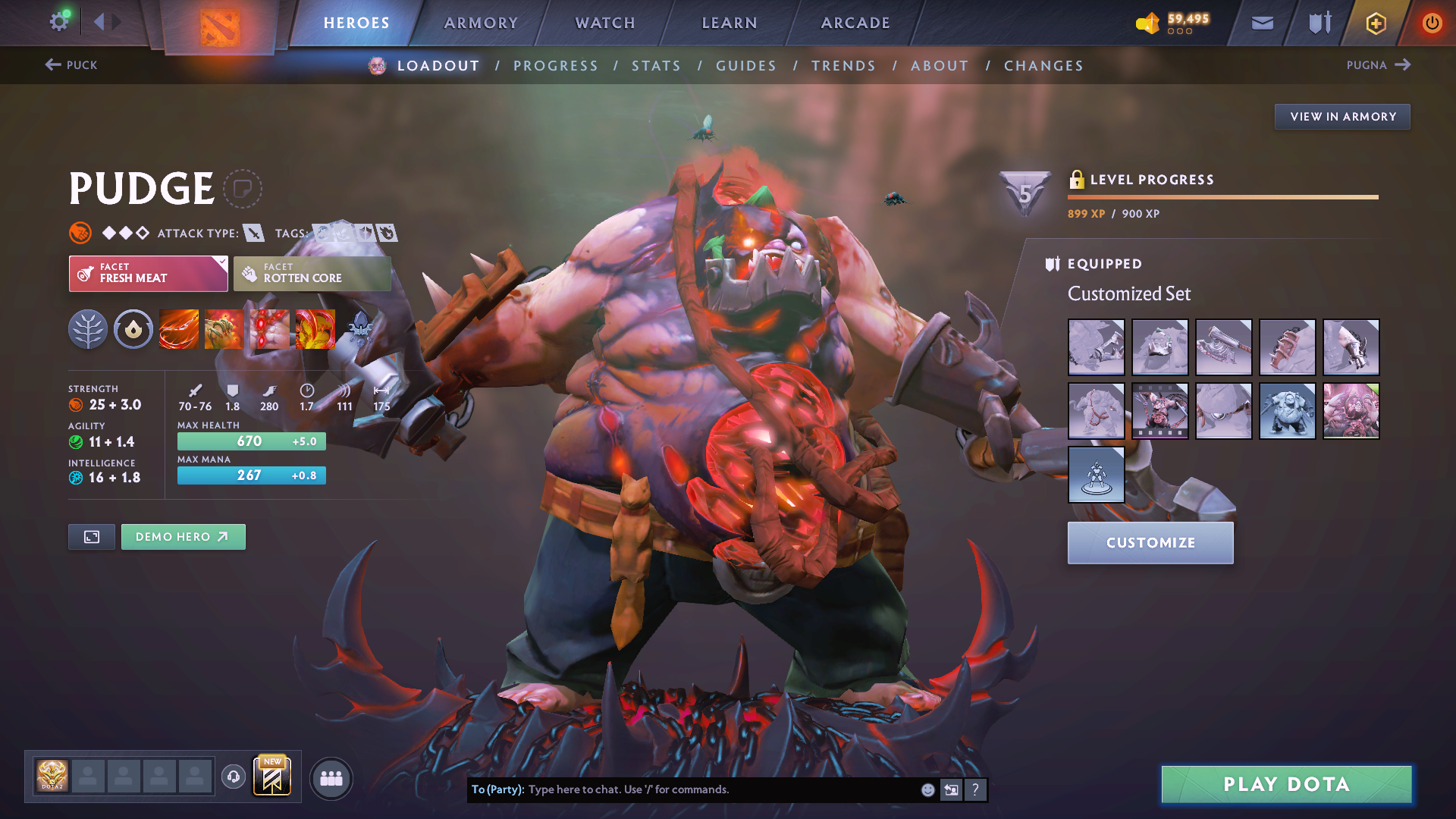
Task: Open the Customize loadout button
Action: pos(1150,543)
